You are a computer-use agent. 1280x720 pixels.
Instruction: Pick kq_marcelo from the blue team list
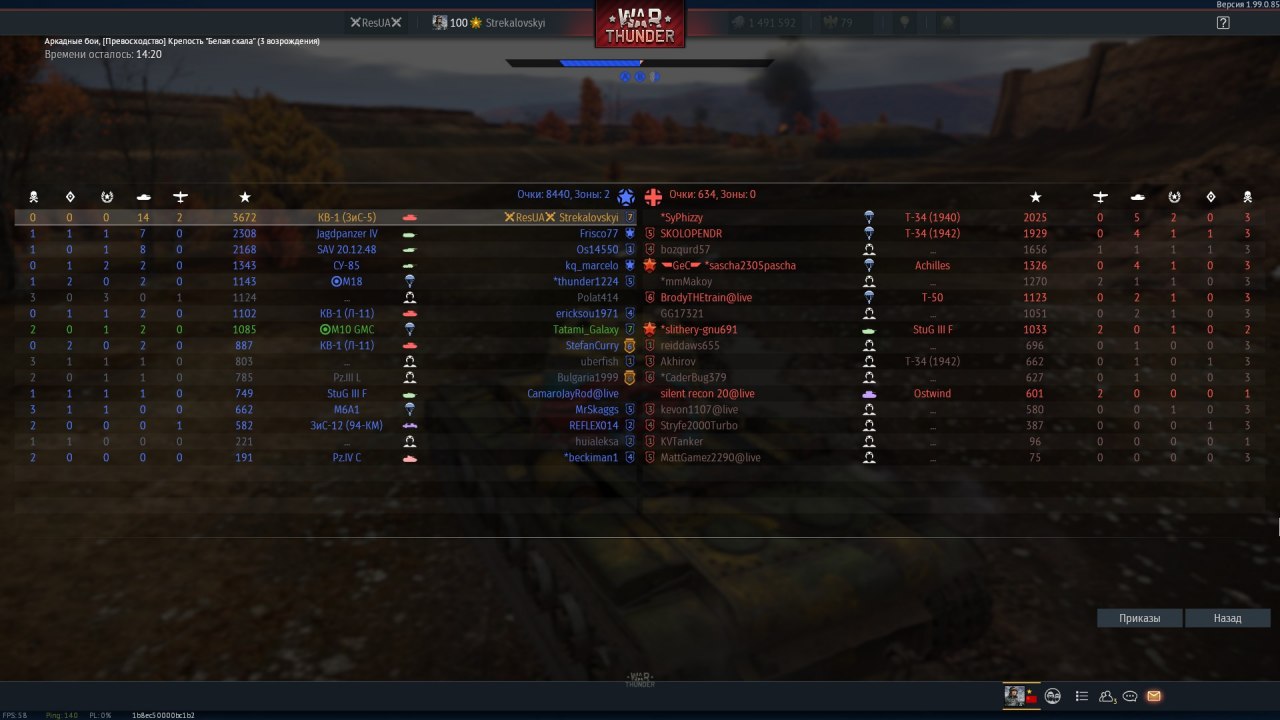tap(591, 265)
